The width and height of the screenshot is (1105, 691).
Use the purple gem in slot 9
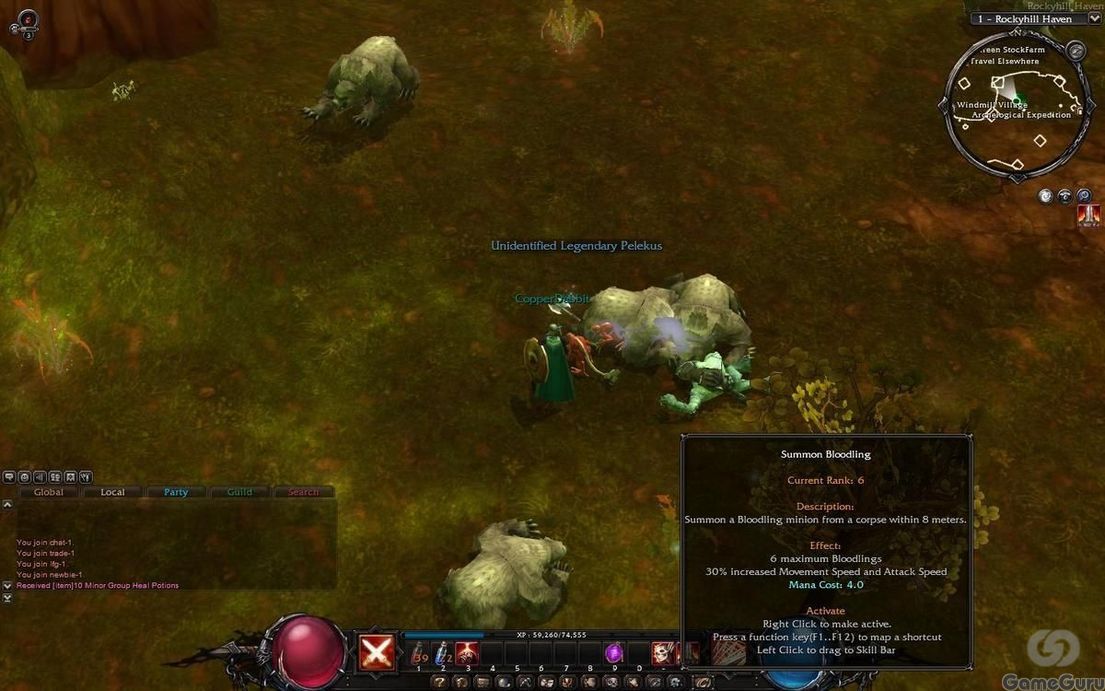click(614, 653)
